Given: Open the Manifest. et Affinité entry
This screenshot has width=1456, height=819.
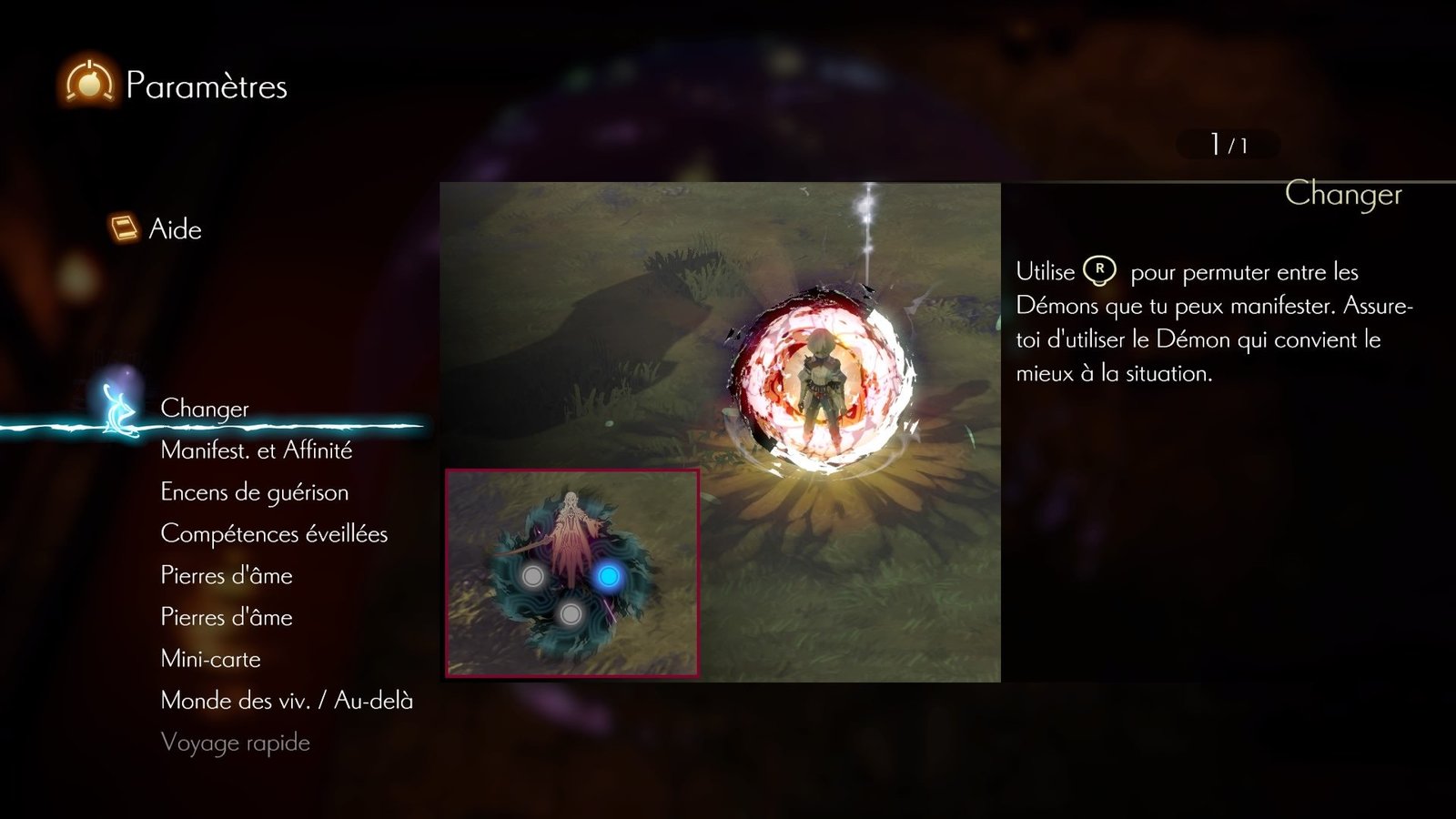Looking at the screenshot, I should pyautogui.click(x=256, y=450).
